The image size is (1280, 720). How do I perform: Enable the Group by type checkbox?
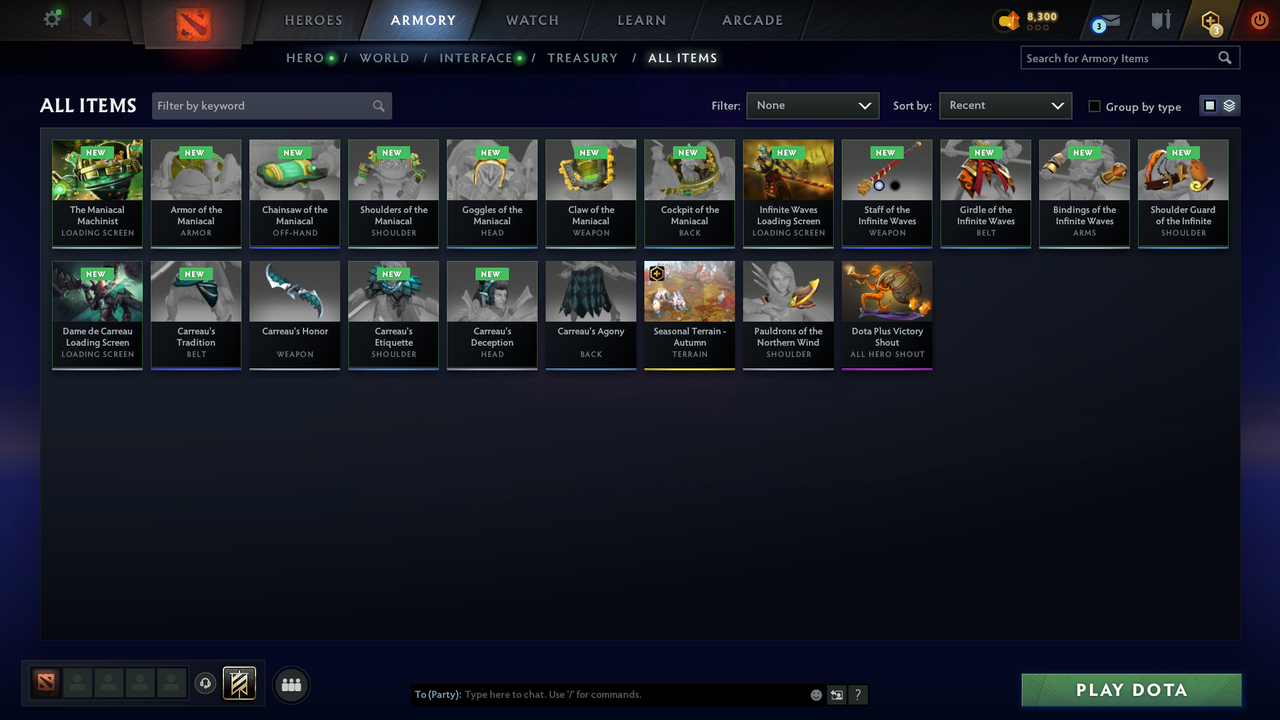click(1094, 106)
